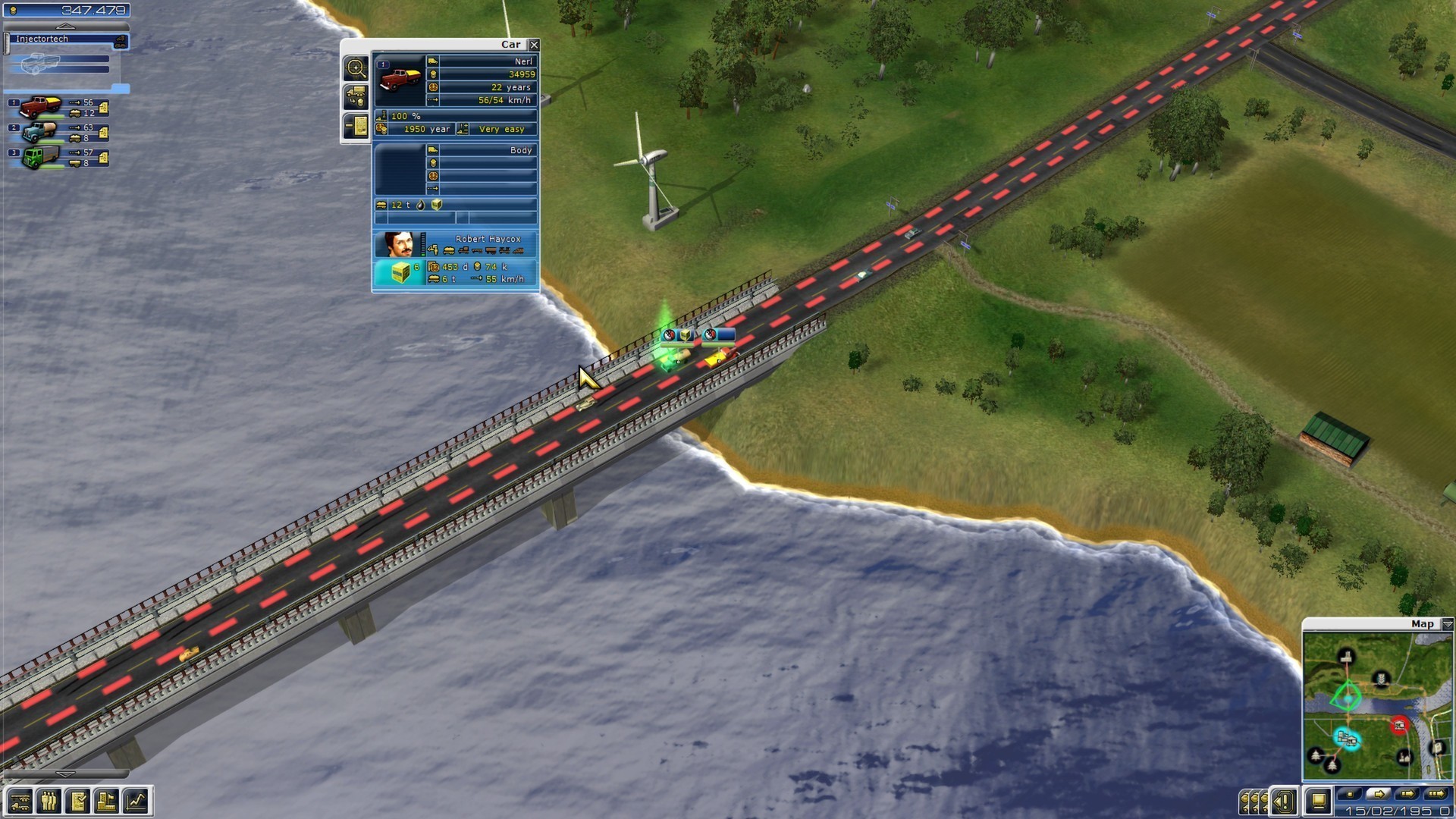The width and height of the screenshot is (1456, 819).
Task: Open the truck sell or trade button
Action: coord(356,97)
